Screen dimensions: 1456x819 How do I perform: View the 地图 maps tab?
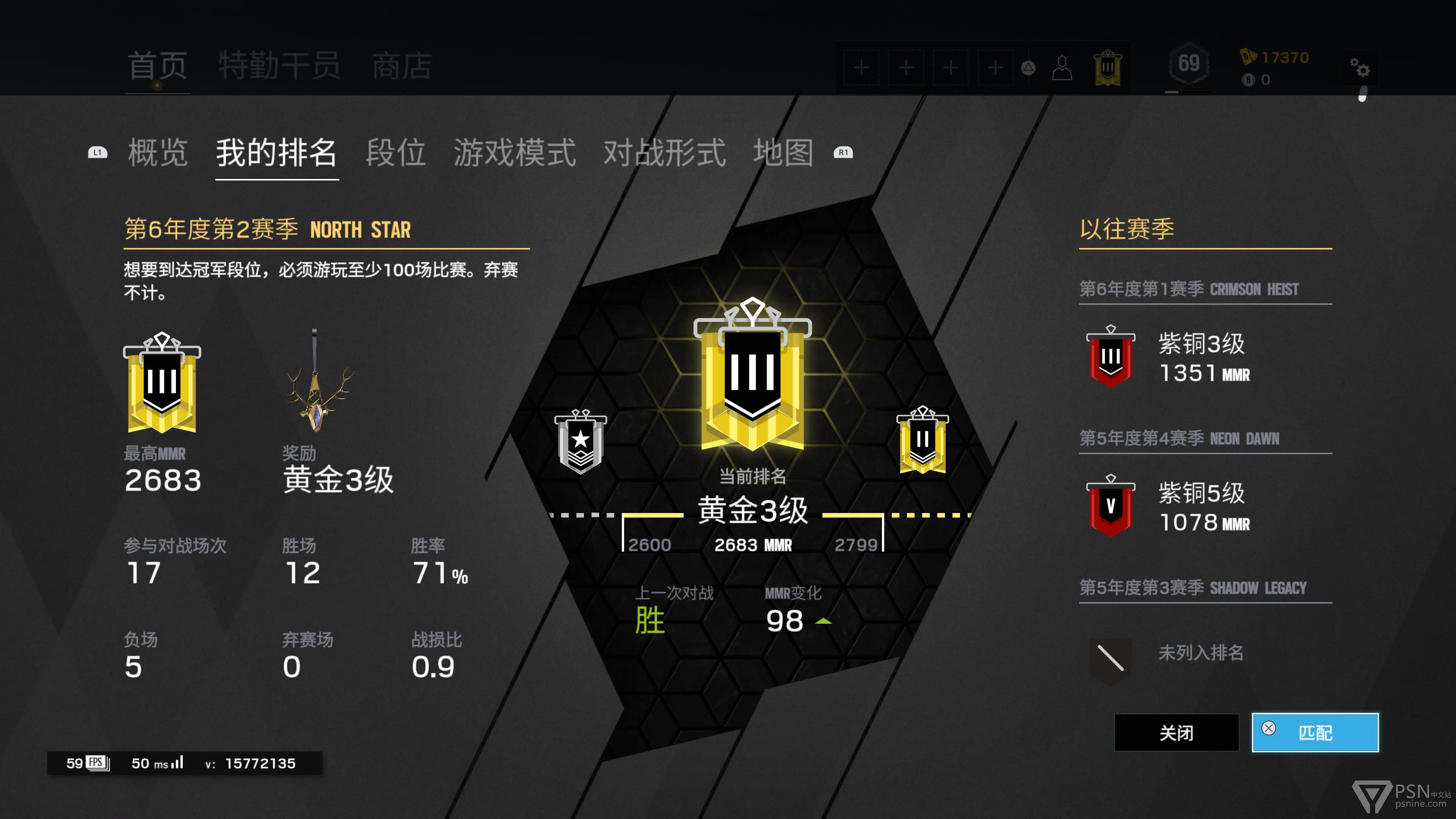tap(783, 152)
